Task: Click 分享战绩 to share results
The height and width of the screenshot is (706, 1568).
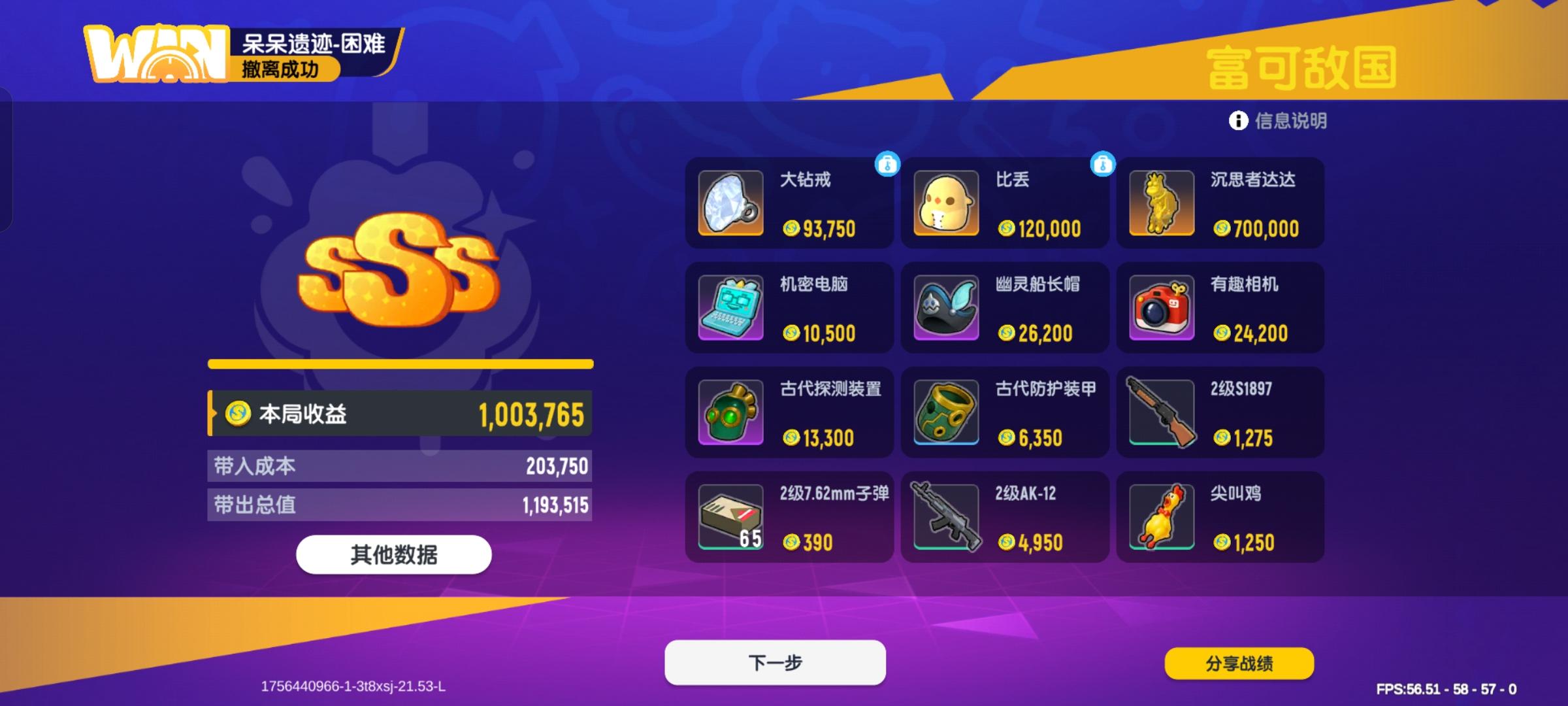Action: [1238, 662]
